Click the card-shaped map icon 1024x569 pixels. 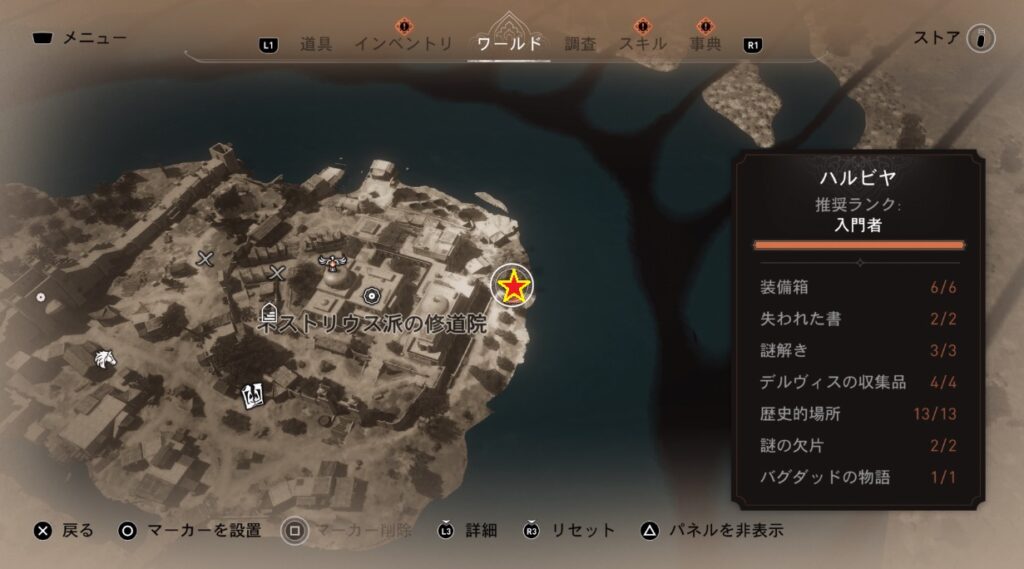tap(251, 396)
